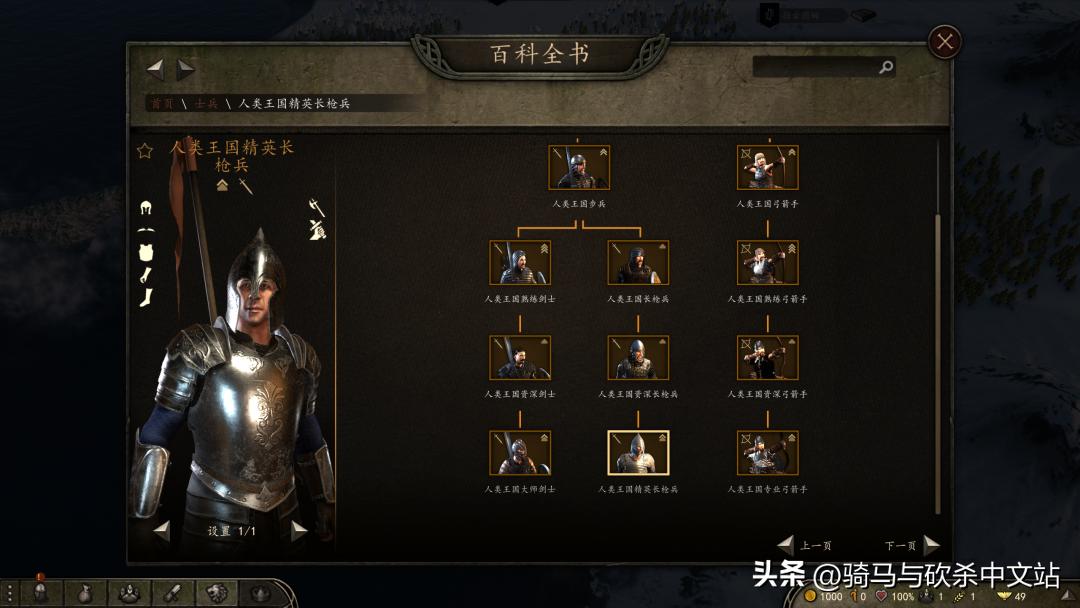Open the 士兵 breadcrumb link

[x=206, y=103]
